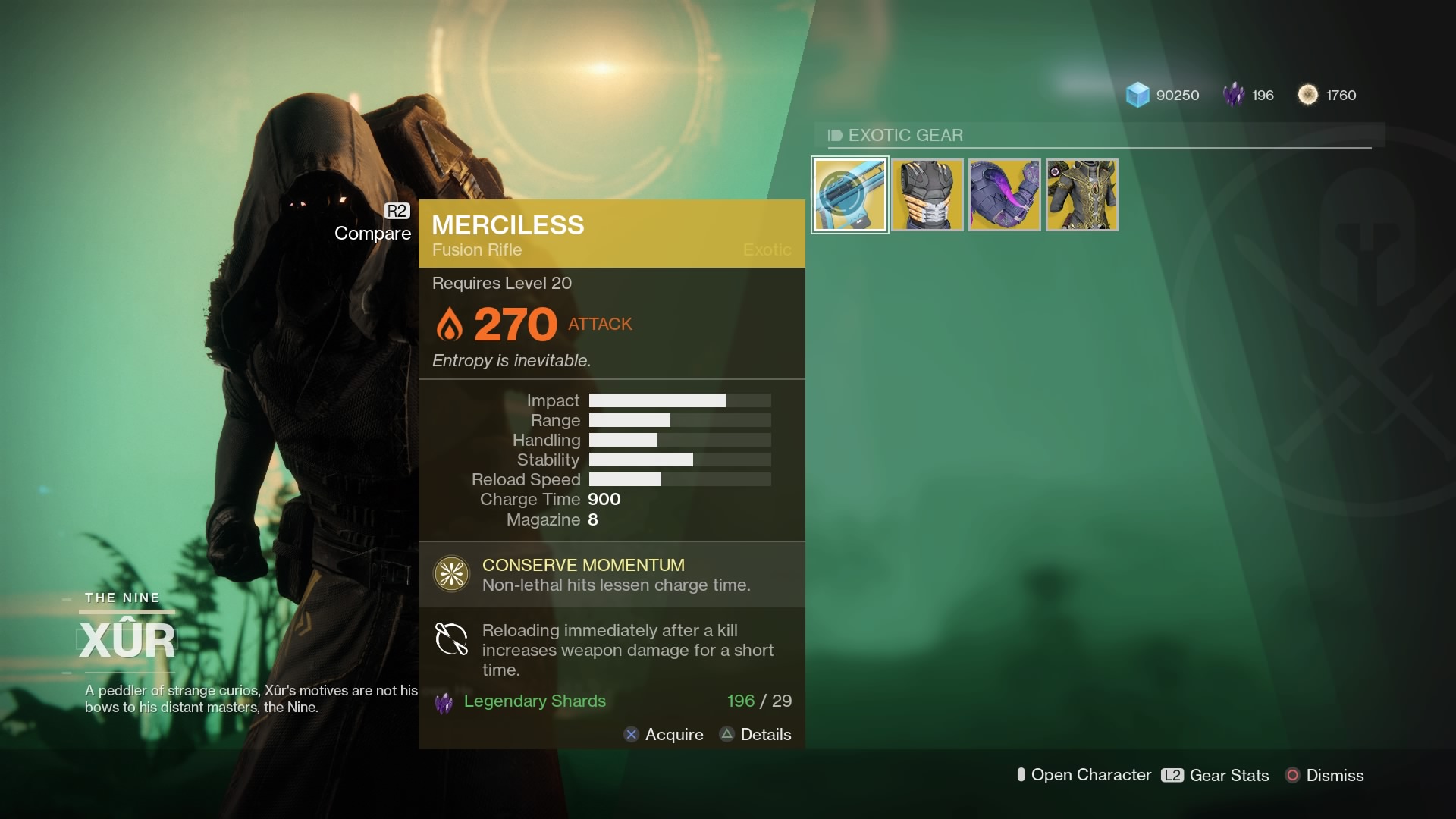This screenshot has height=819, width=1456.
Task: Click the Bright Dust currency icon
Action: 1308,95
